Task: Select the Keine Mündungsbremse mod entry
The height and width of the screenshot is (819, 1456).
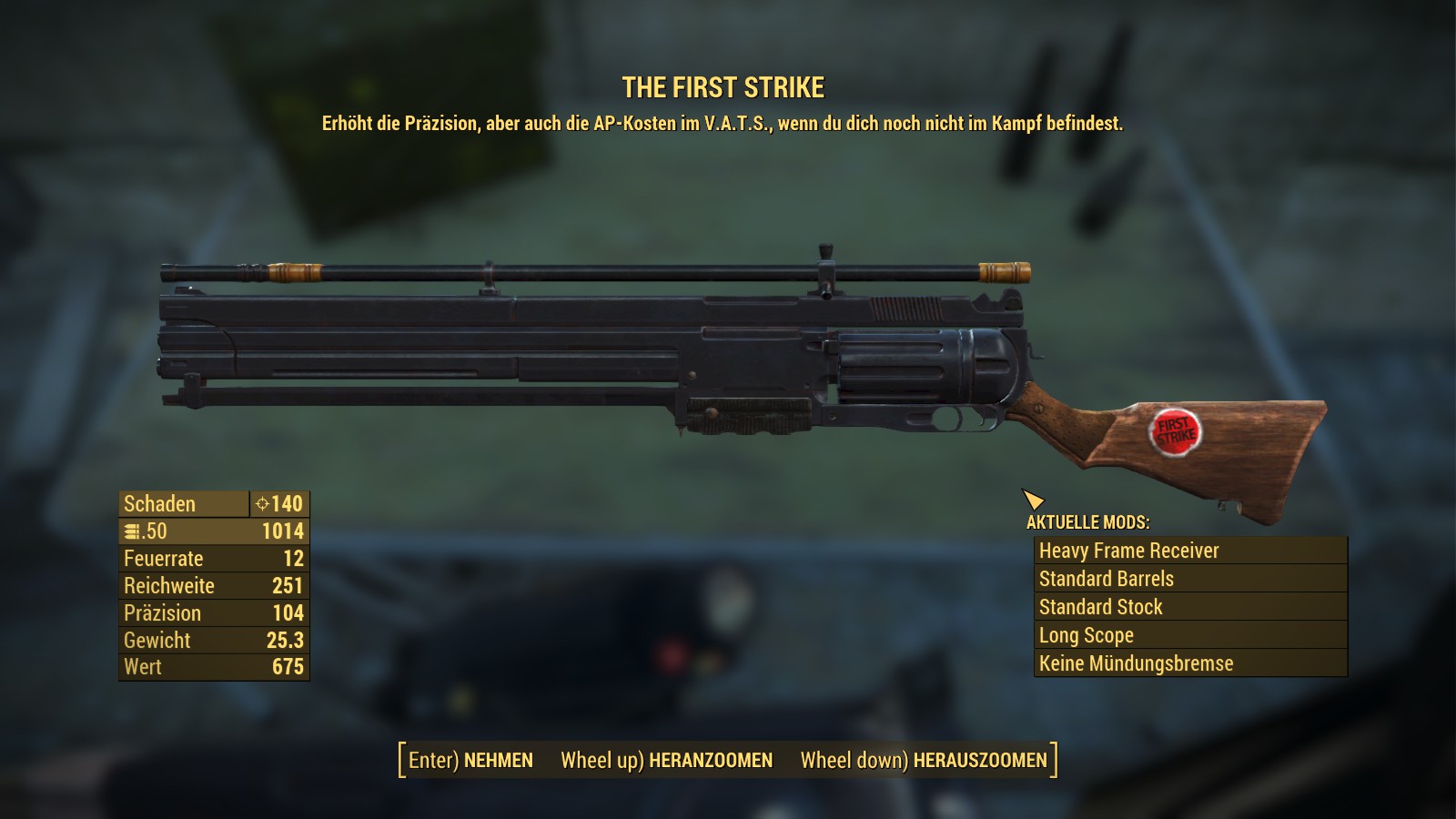Action: pyautogui.click(x=1190, y=663)
